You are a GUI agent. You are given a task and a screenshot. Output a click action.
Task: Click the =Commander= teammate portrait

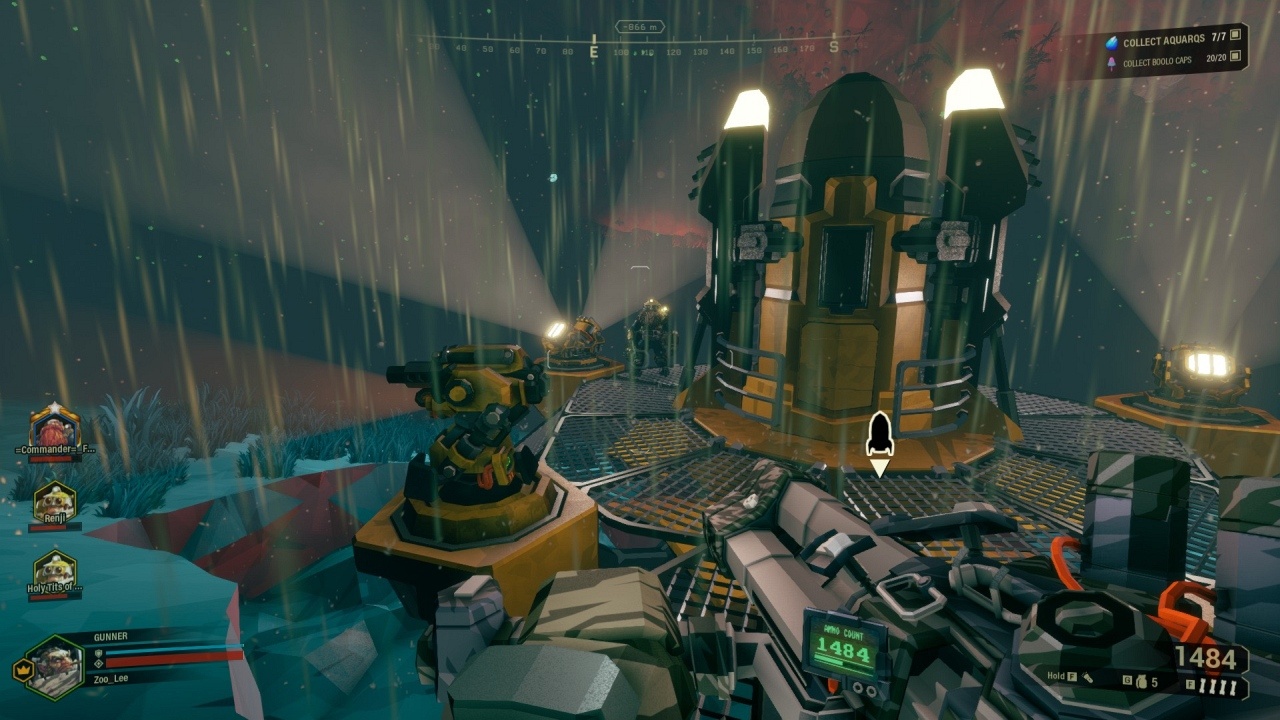coord(55,427)
